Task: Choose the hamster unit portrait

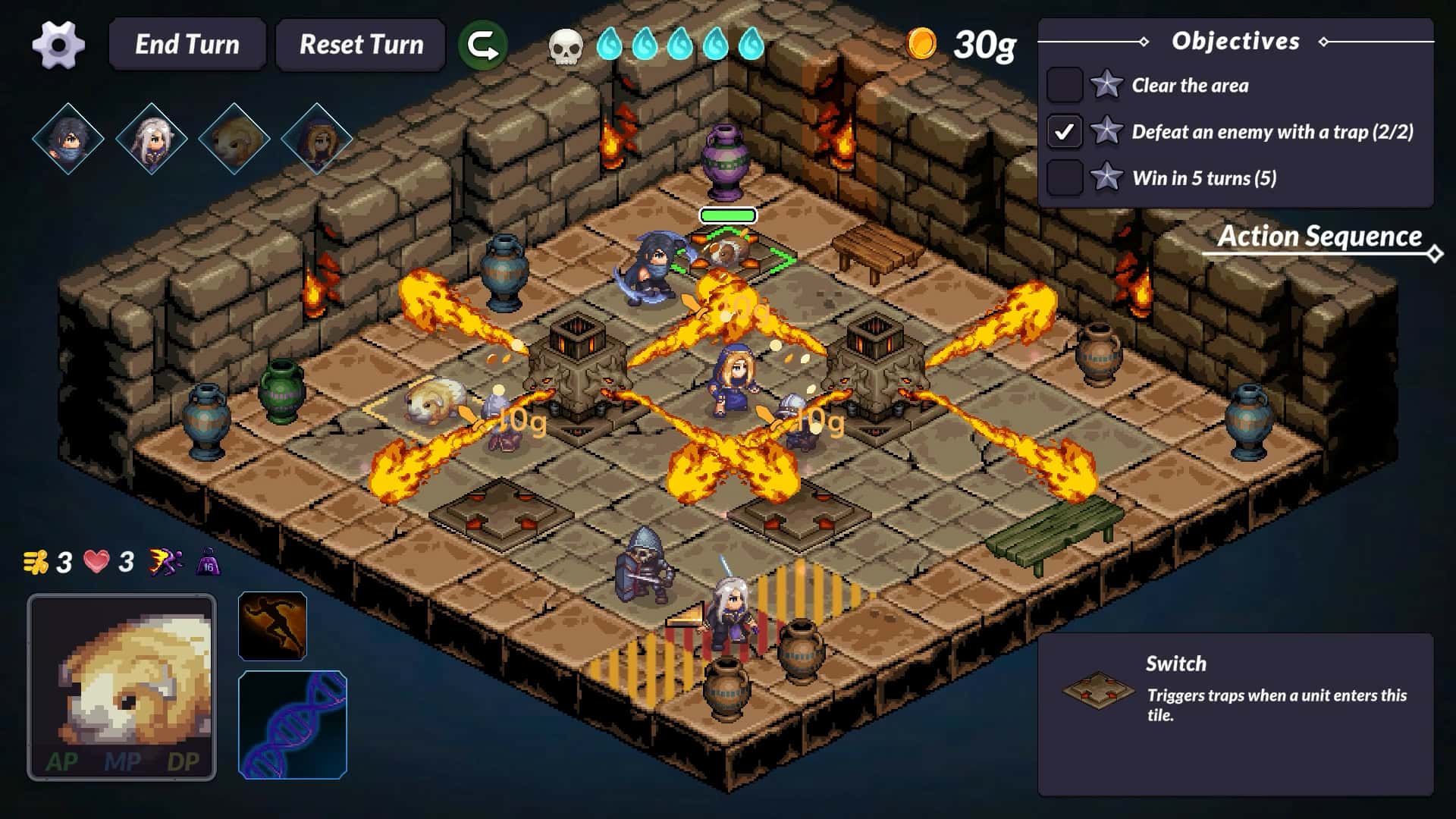Action: click(x=234, y=140)
